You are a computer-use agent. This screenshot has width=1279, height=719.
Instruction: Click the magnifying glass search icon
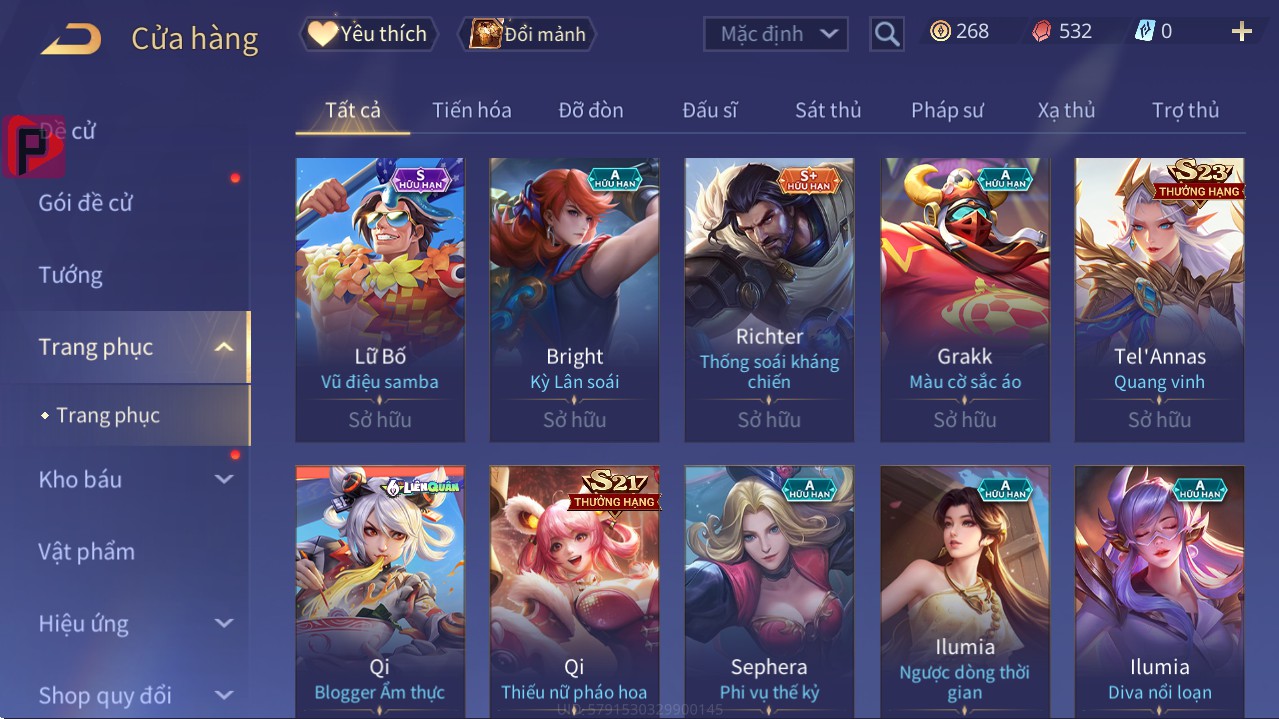pos(886,34)
